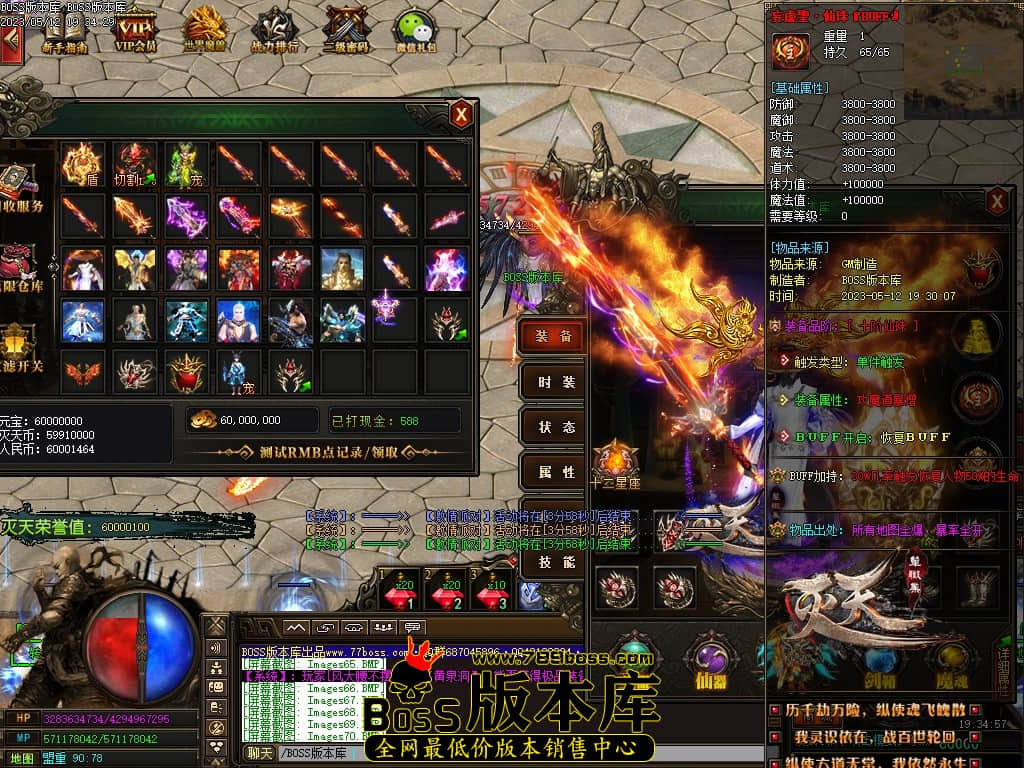
Task: Open the 仙器 purple orb slot
Action: 711,657
